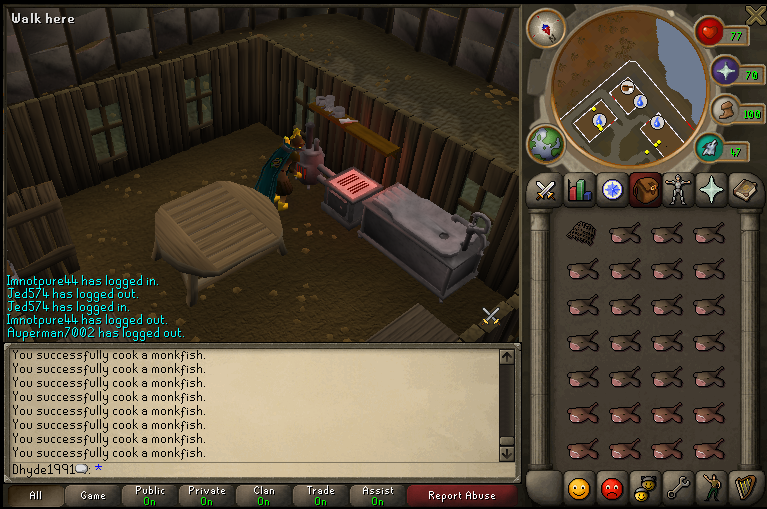Screen dimensions: 767x509
Task: Open the Options wrench tab
Action: [x=678, y=489]
